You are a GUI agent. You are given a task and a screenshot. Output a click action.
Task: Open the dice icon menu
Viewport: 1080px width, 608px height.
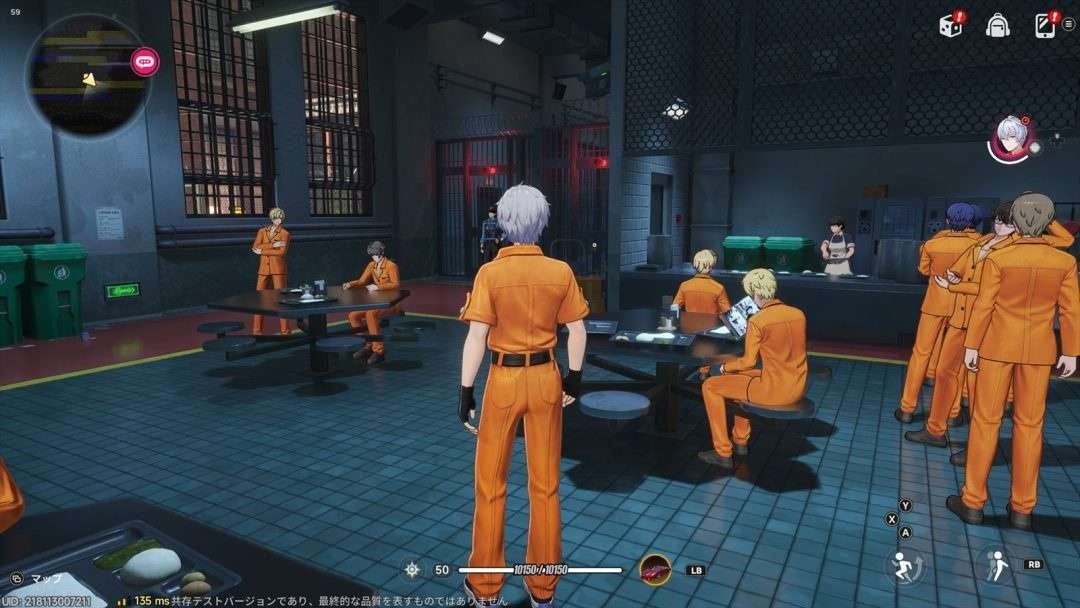click(x=951, y=26)
